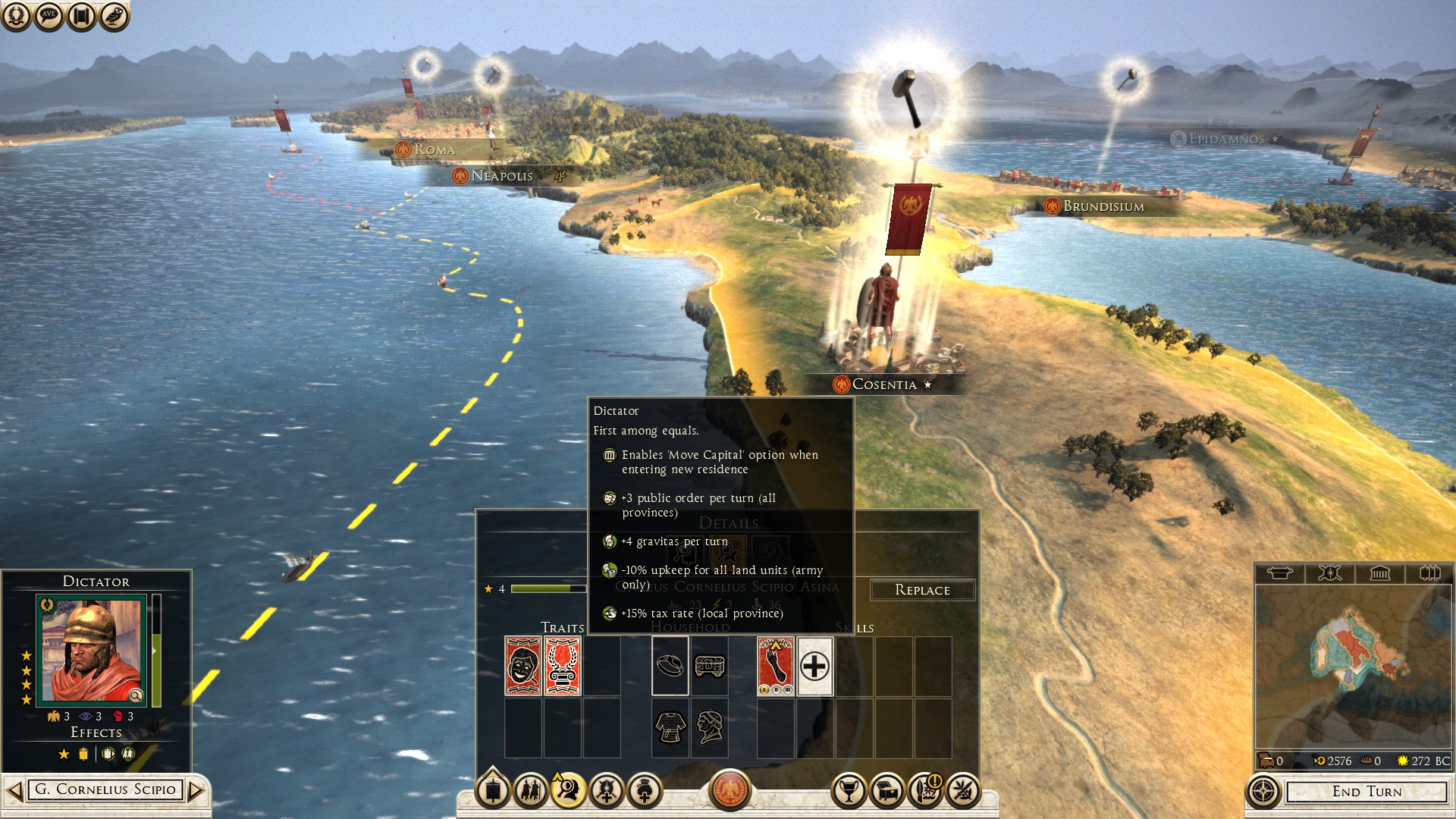
Task: Select the red raised-hand skill
Action: click(775, 666)
